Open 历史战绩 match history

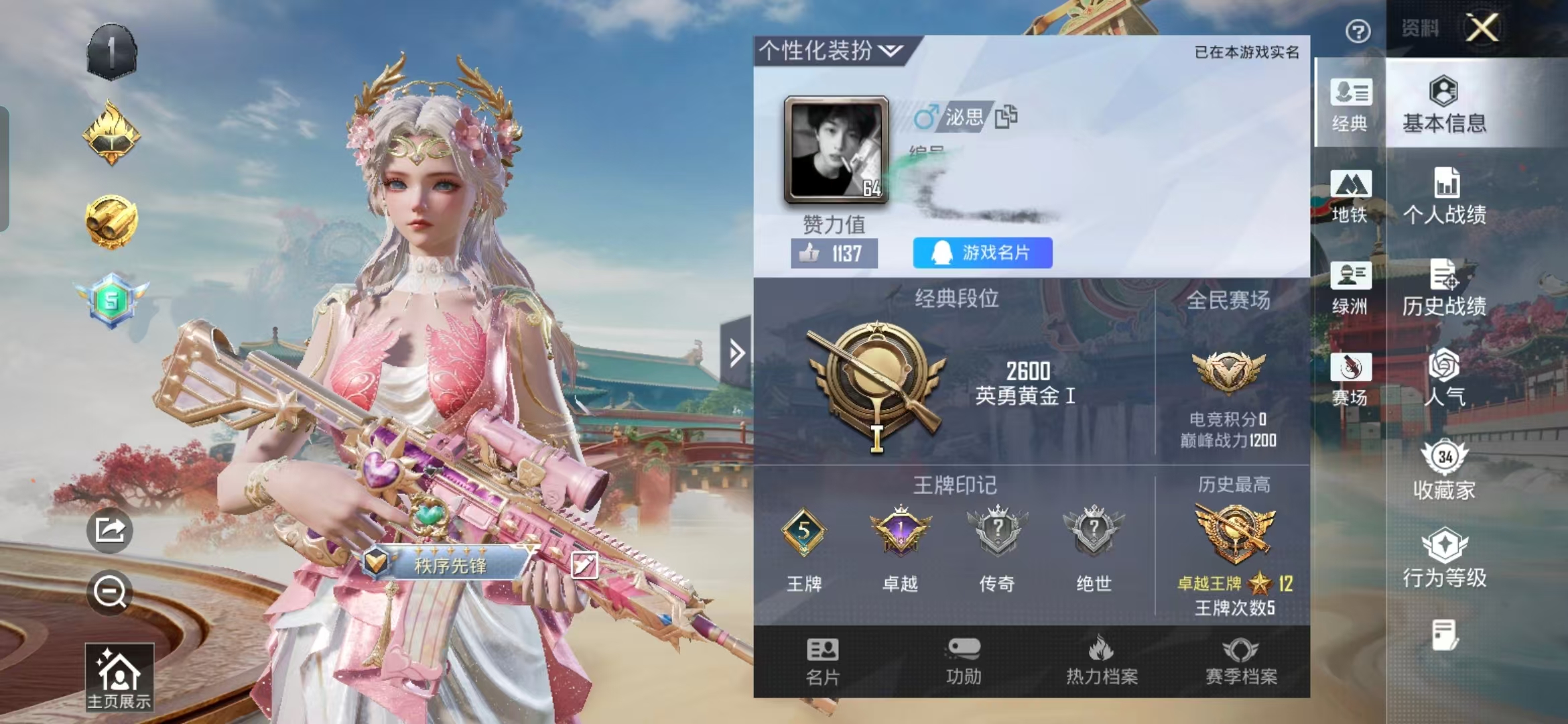1445,288
